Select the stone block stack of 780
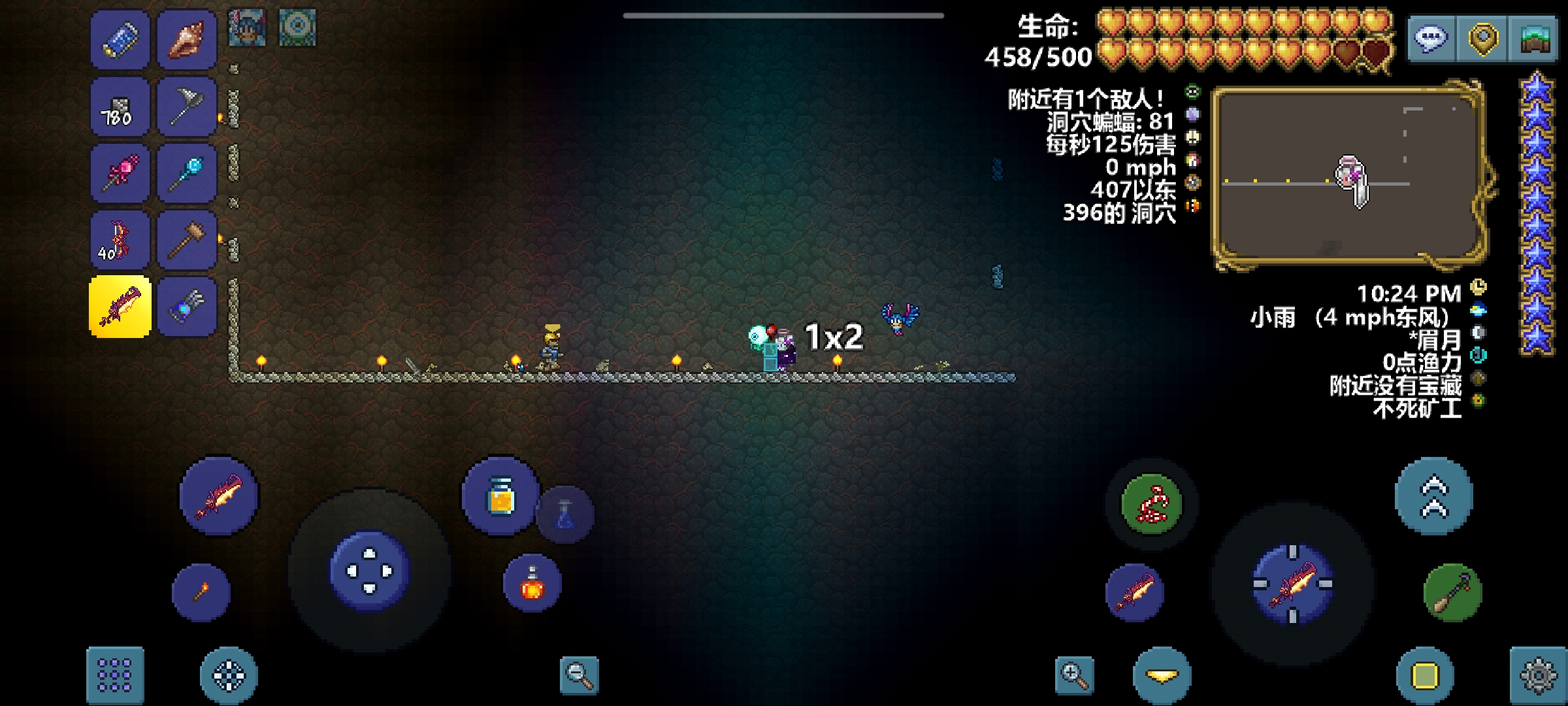This screenshot has width=1568, height=706. [120, 107]
